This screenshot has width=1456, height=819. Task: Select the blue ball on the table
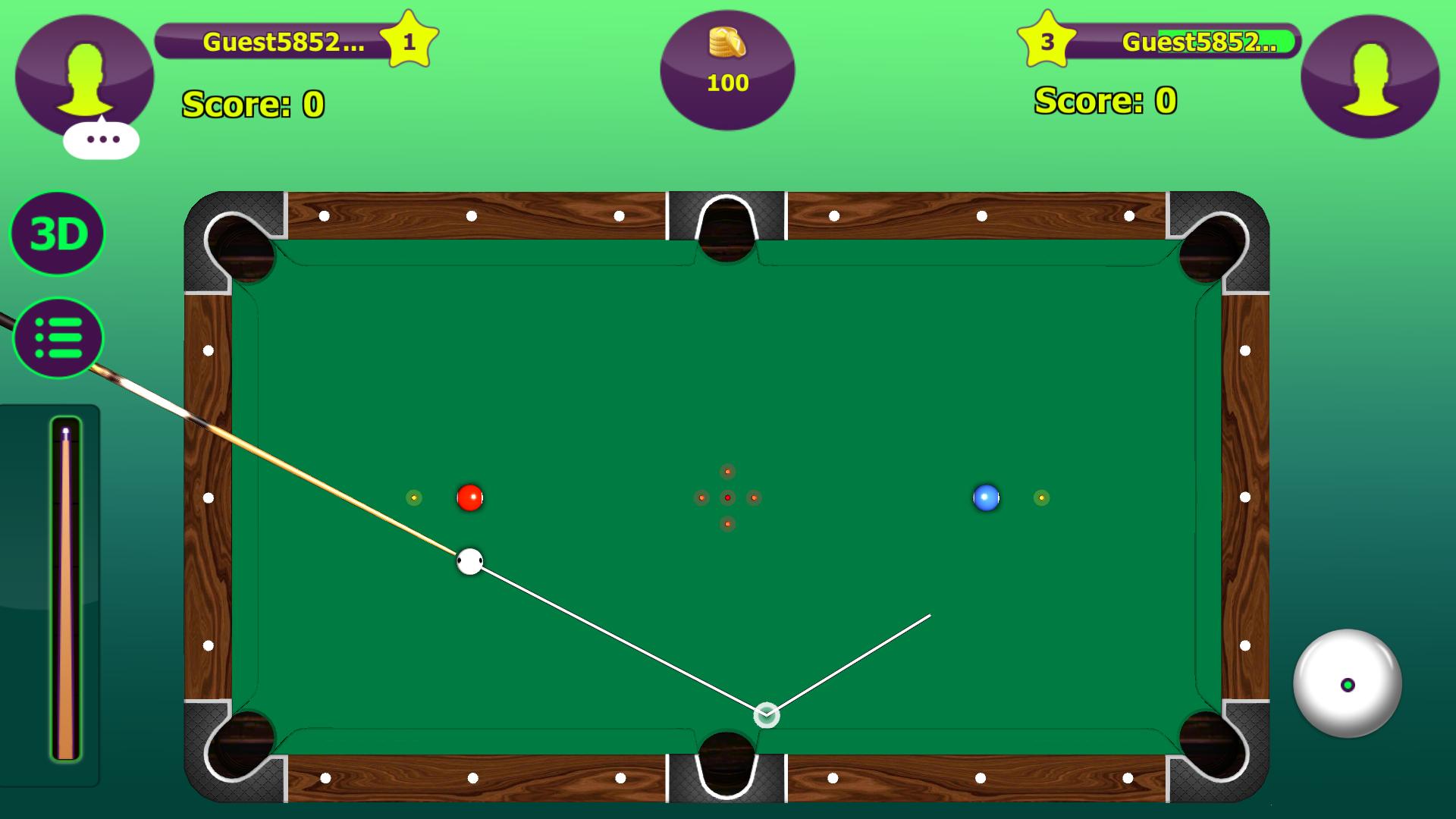coord(986,497)
